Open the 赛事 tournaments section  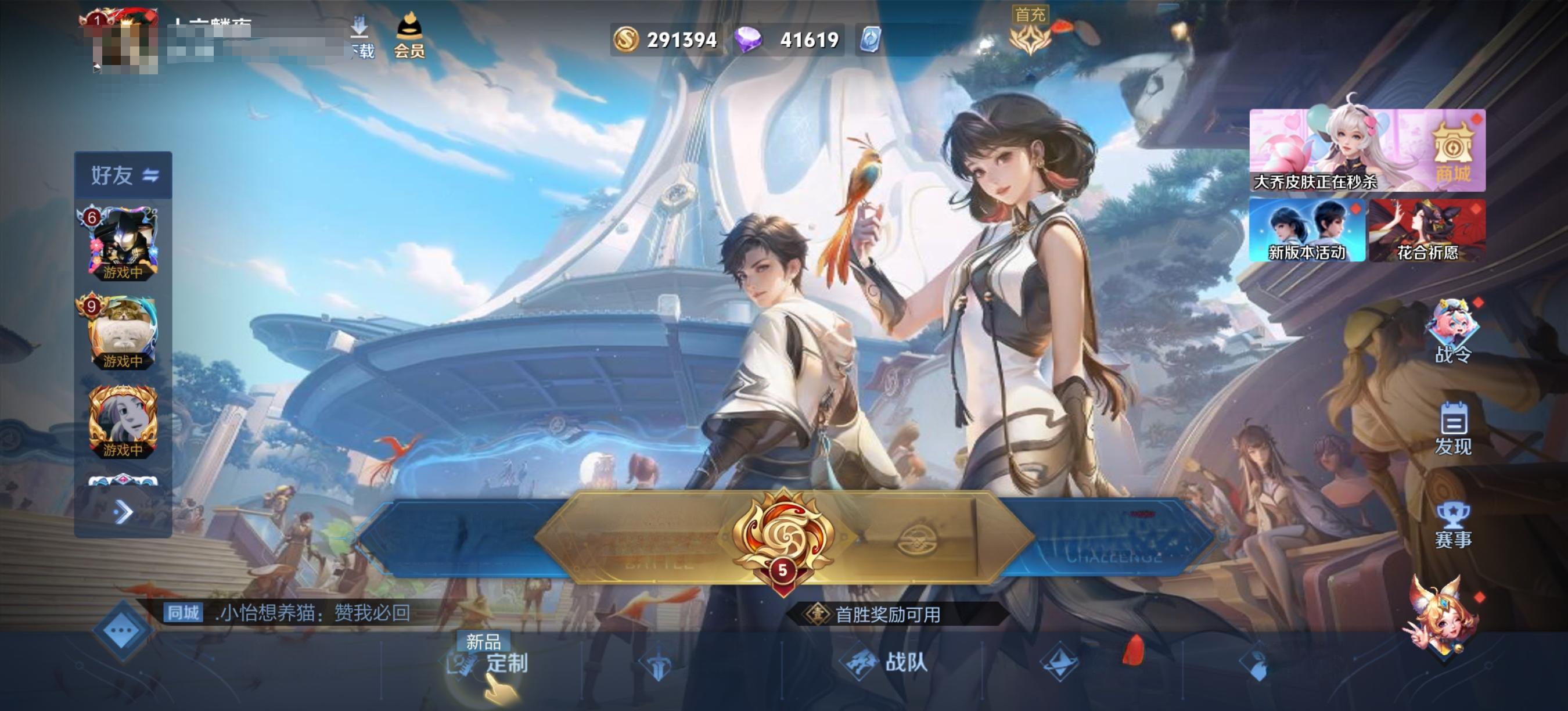(1453, 525)
